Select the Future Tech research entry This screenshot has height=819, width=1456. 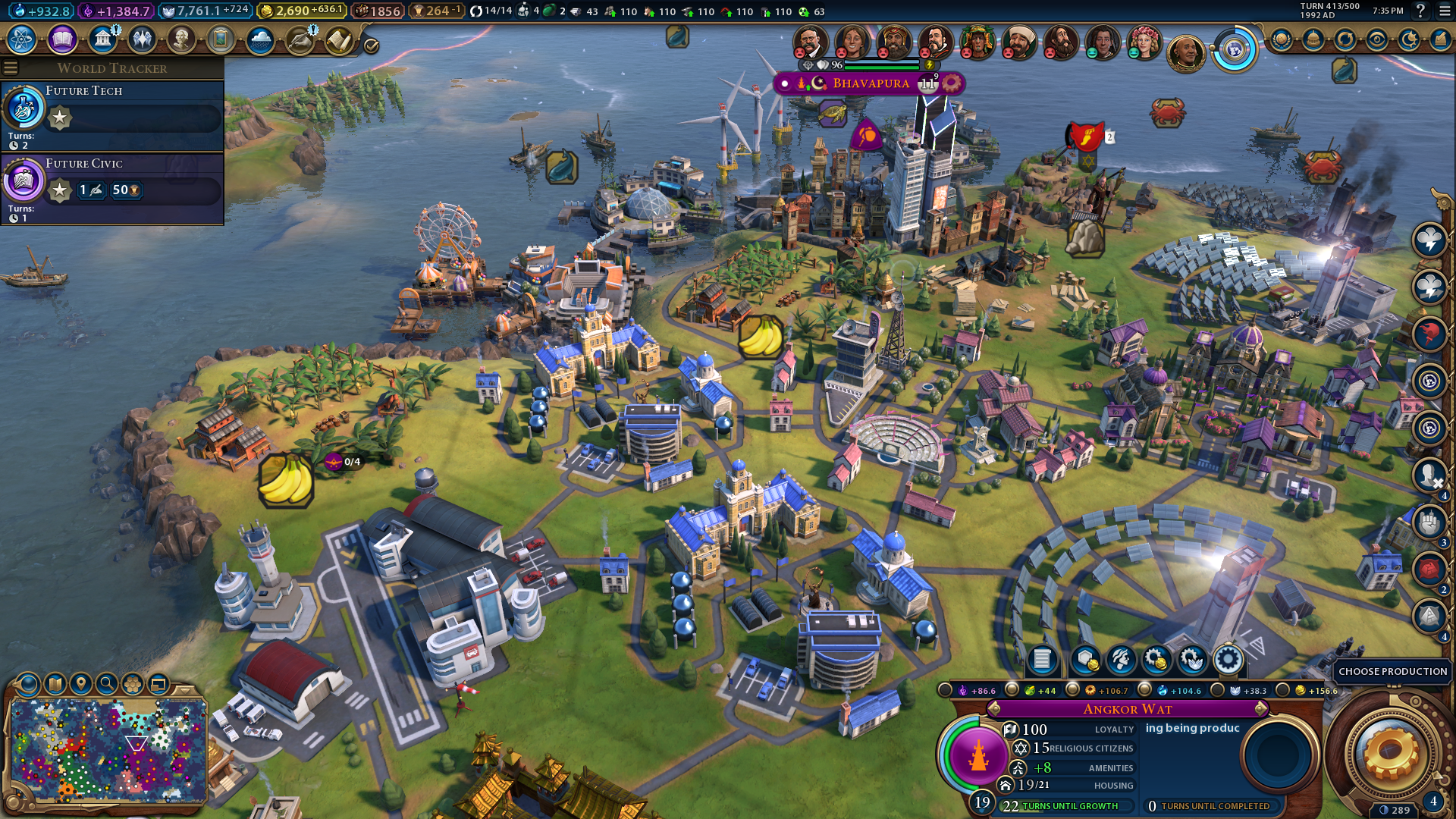pyautogui.click(x=112, y=115)
